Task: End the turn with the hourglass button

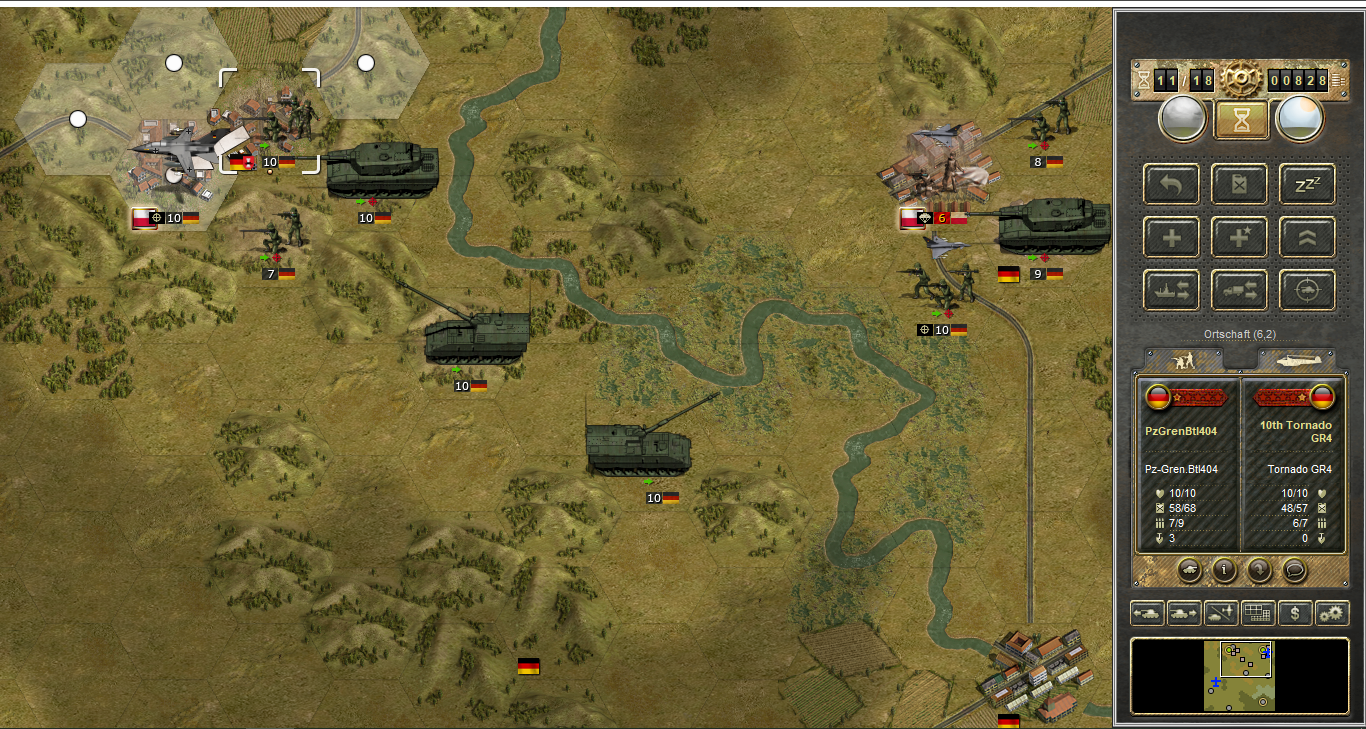Action: click(x=1241, y=120)
